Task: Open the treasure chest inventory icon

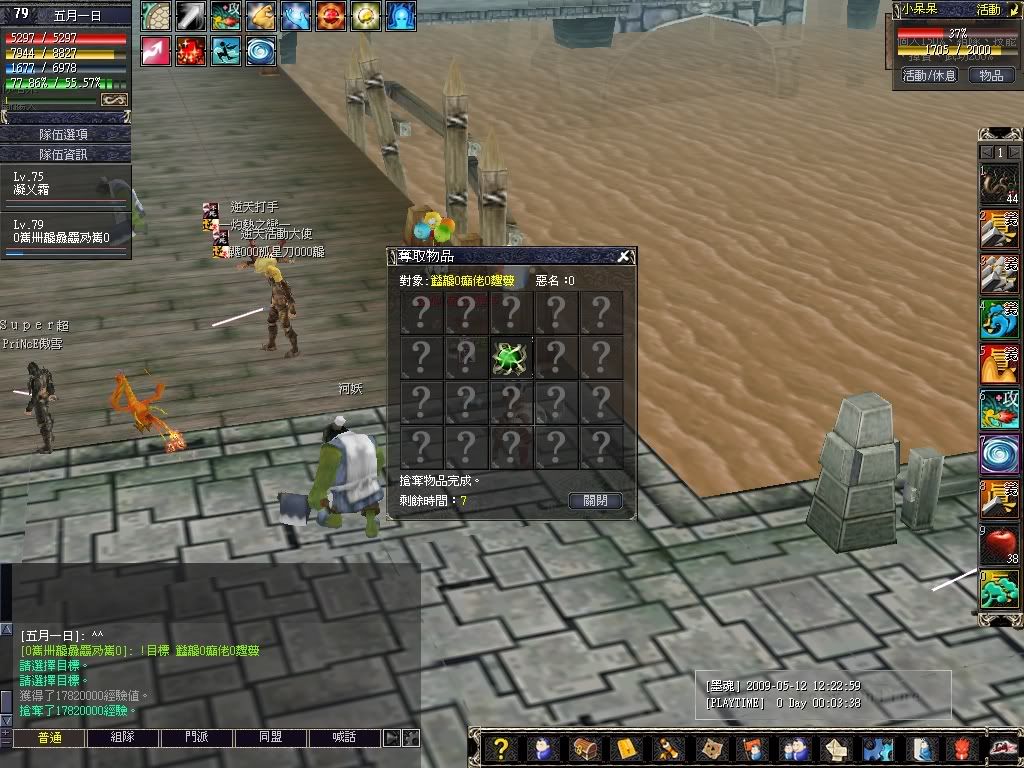Action: click(584, 748)
